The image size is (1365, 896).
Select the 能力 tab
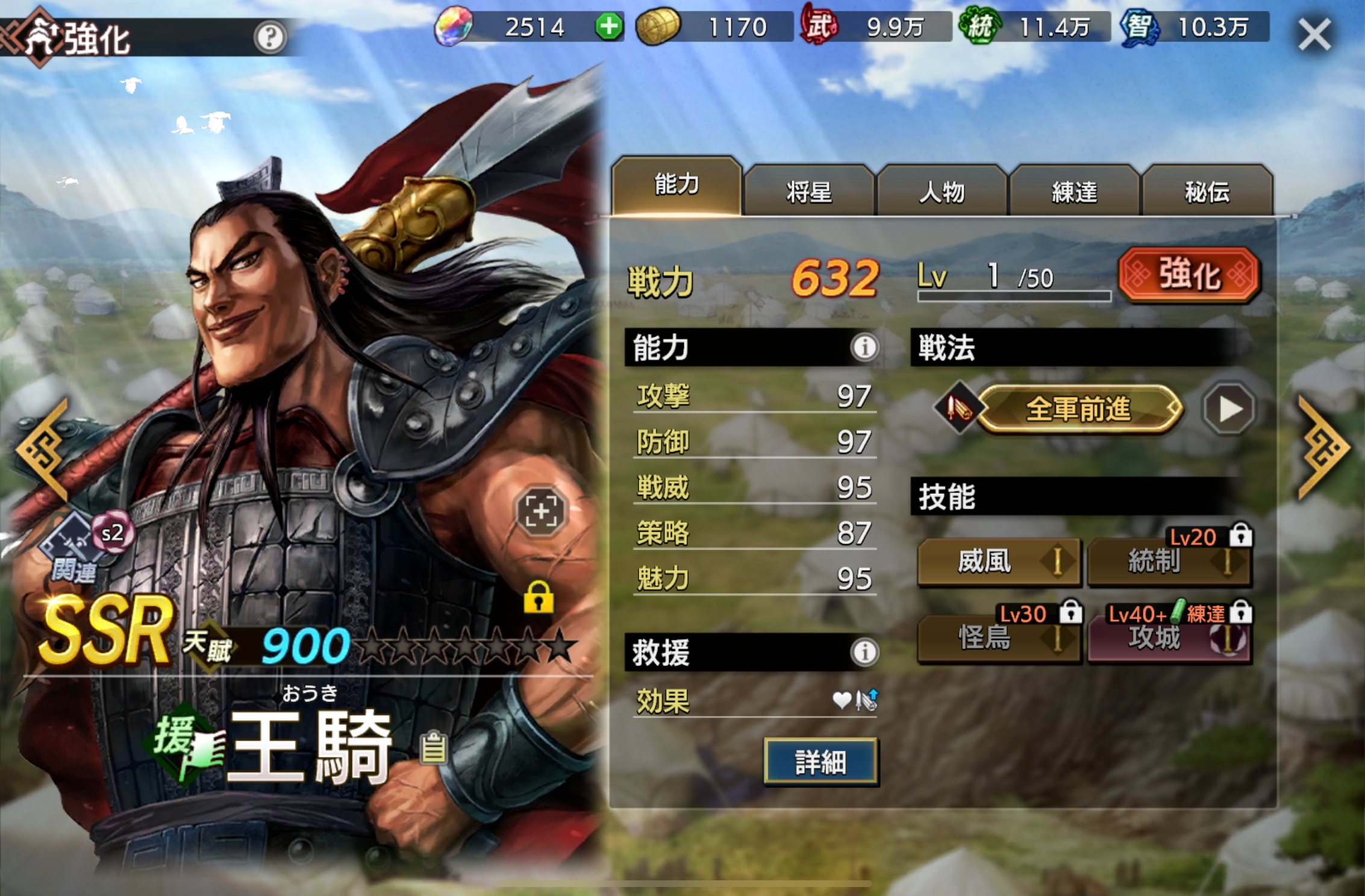click(x=676, y=185)
